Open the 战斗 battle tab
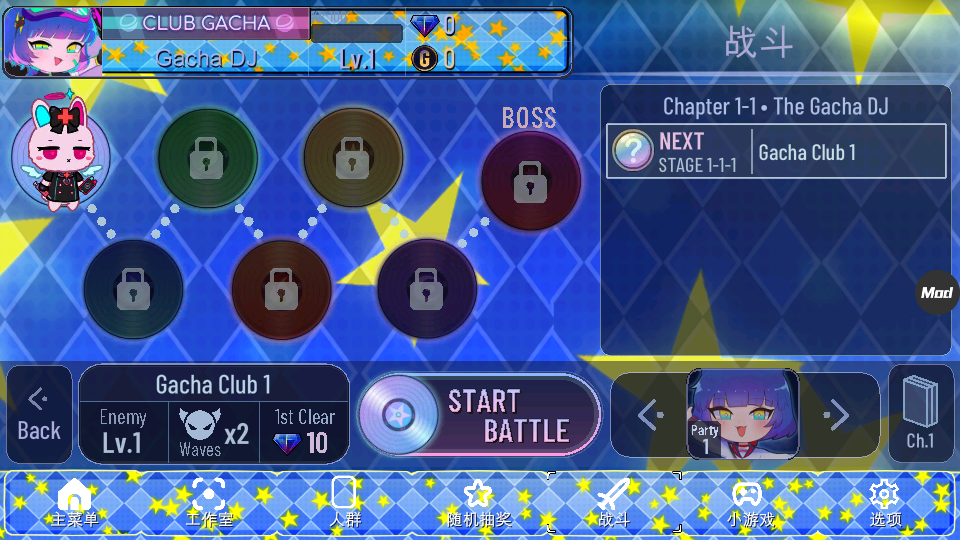960x540 pixels. pos(613,503)
